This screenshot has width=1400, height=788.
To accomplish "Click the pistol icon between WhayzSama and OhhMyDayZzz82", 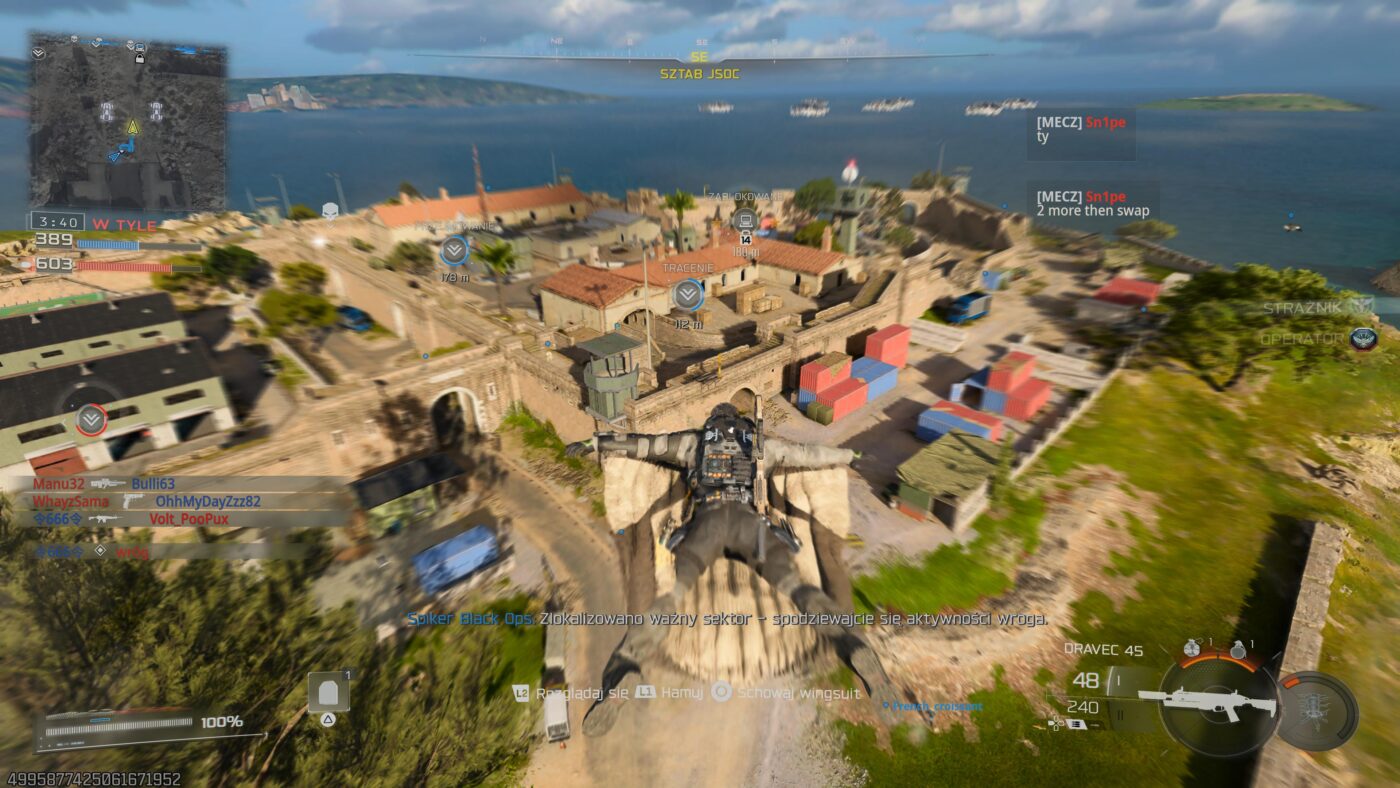I will click(x=133, y=502).
